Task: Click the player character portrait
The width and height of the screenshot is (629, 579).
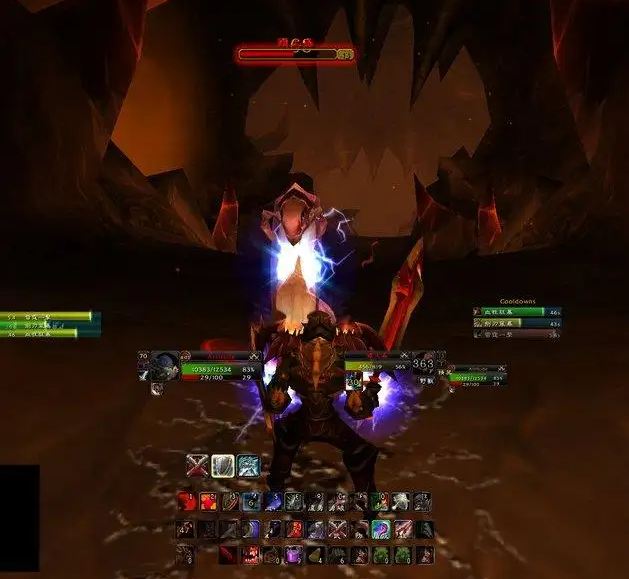Action: point(166,366)
